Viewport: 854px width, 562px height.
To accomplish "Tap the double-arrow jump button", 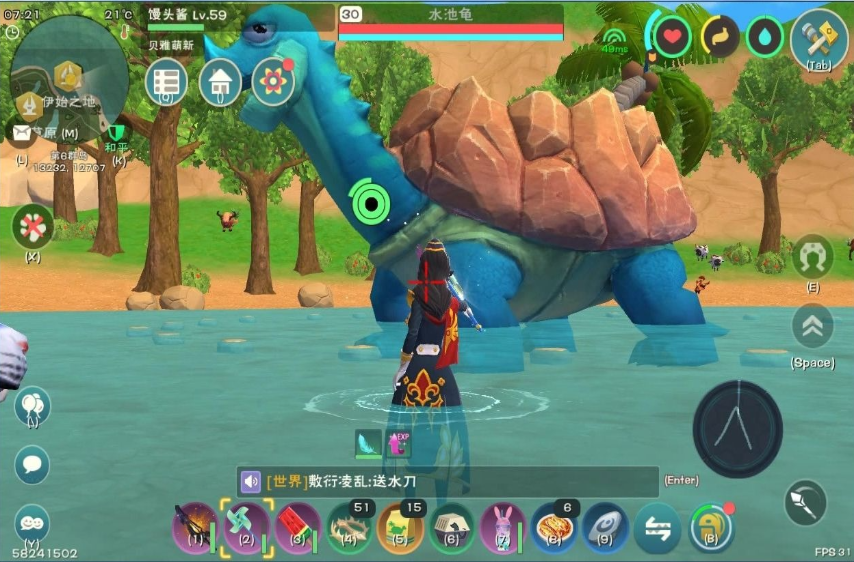I will tap(812, 325).
